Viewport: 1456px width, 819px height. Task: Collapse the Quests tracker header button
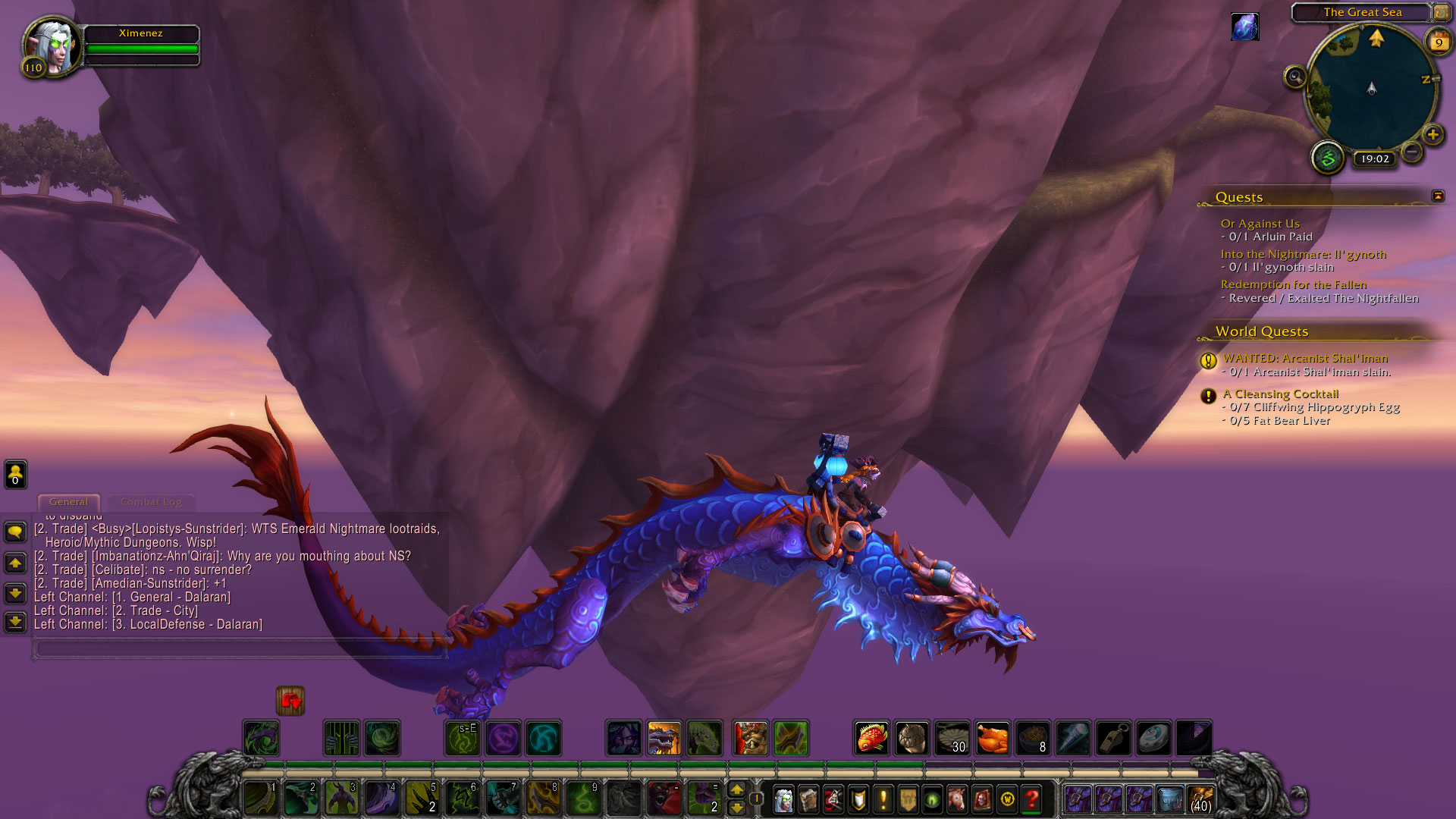[x=1438, y=196]
